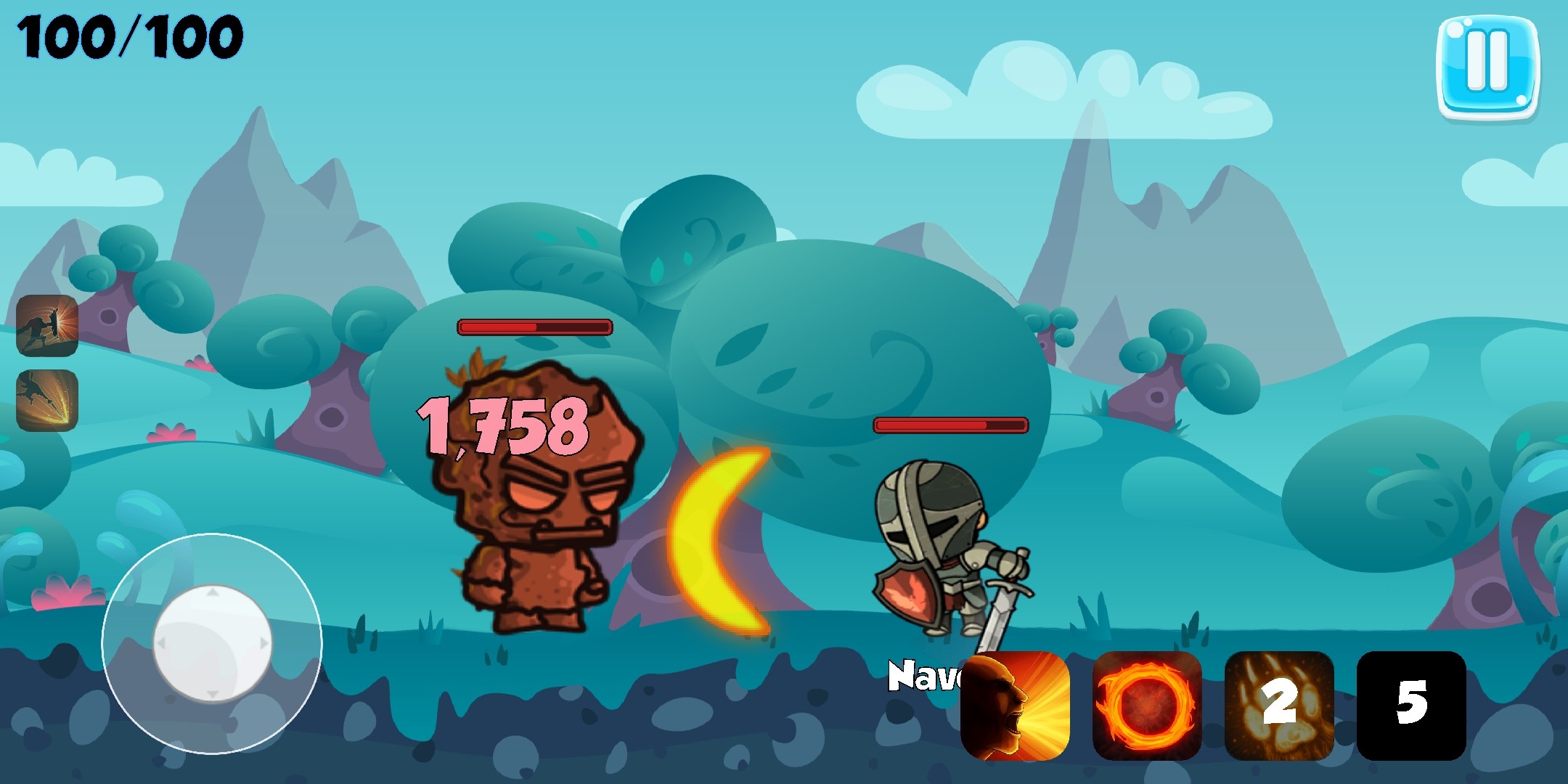Click the spear thrust silhouette icon
Image resolution: width=1568 pixels, height=784 pixels.
coord(47,400)
